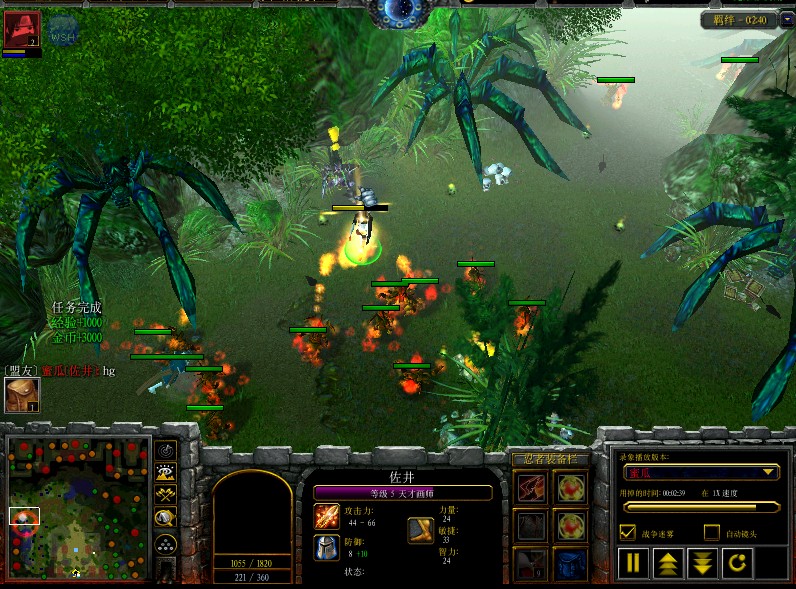Image resolution: width=796 pixels, height=589 pixels.
Task: Select the red claw item slot
Action: pyautogui.click(x=532, y=489)
